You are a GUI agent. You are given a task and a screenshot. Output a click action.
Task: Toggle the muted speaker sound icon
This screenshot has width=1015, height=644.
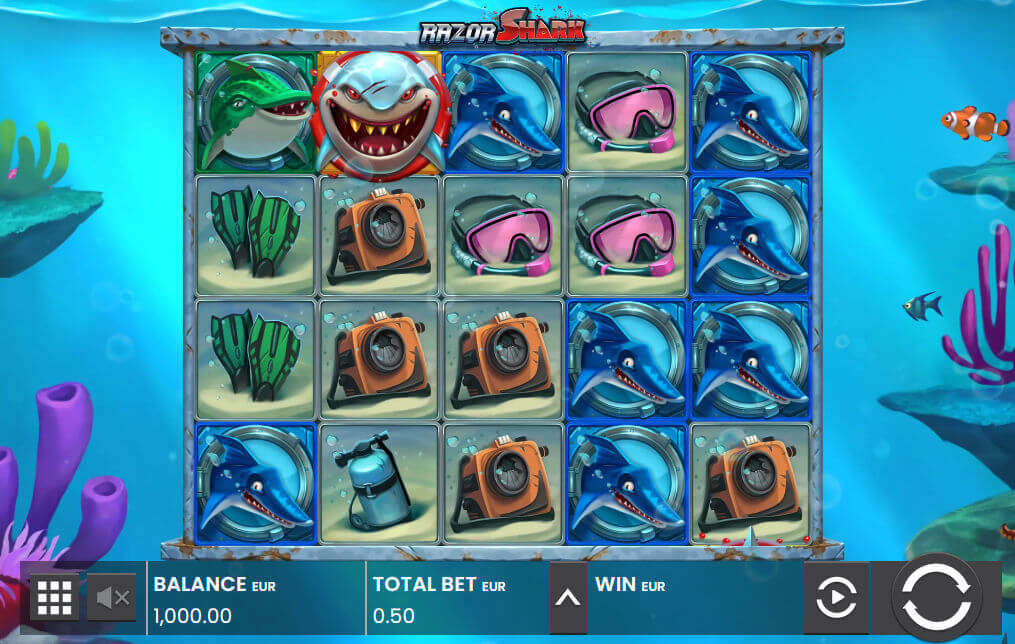click(x=112, y=598)
